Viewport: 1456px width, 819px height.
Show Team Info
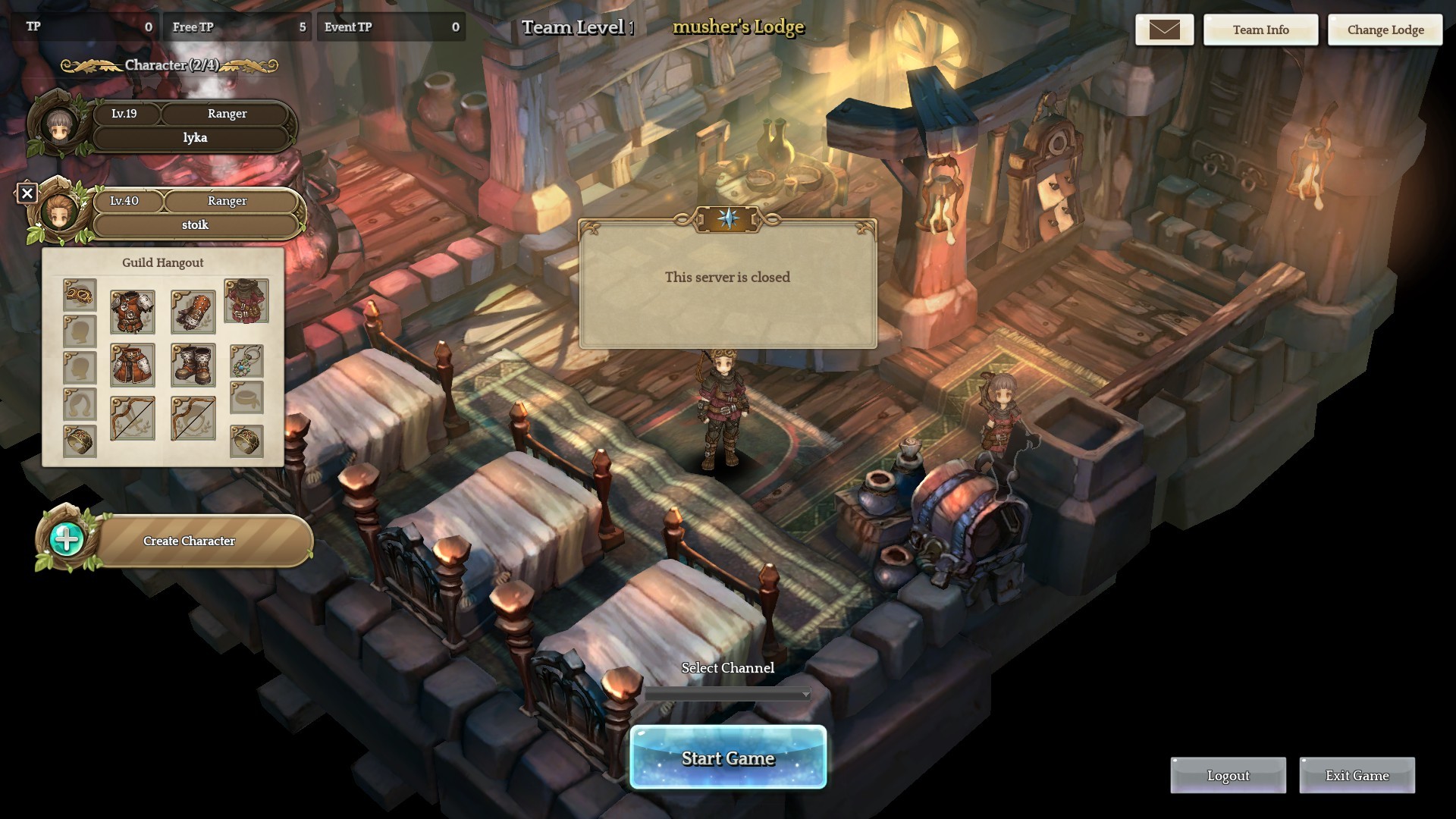[x=1260, y=30]
